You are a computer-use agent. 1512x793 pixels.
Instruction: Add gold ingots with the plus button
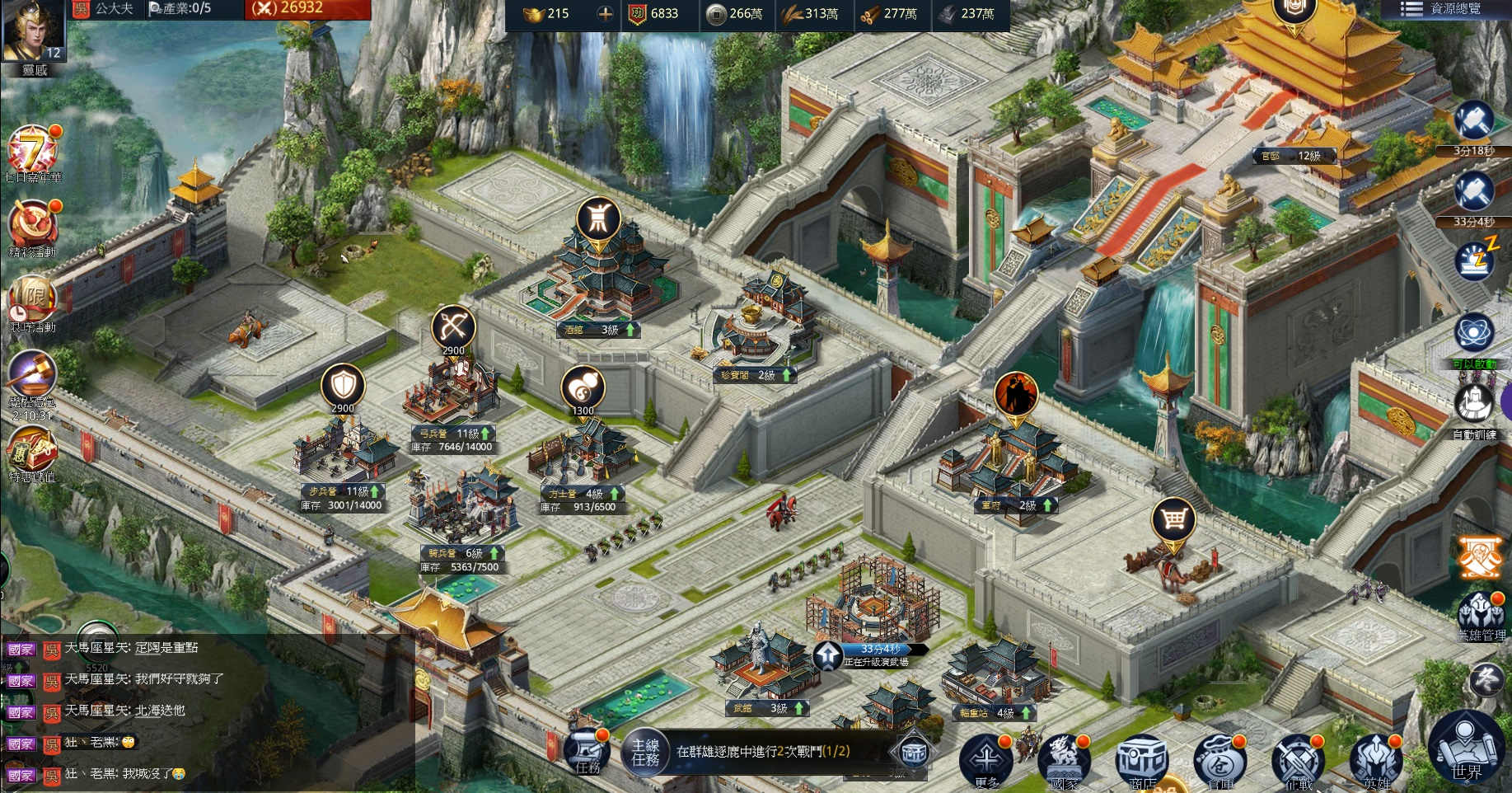605,13
